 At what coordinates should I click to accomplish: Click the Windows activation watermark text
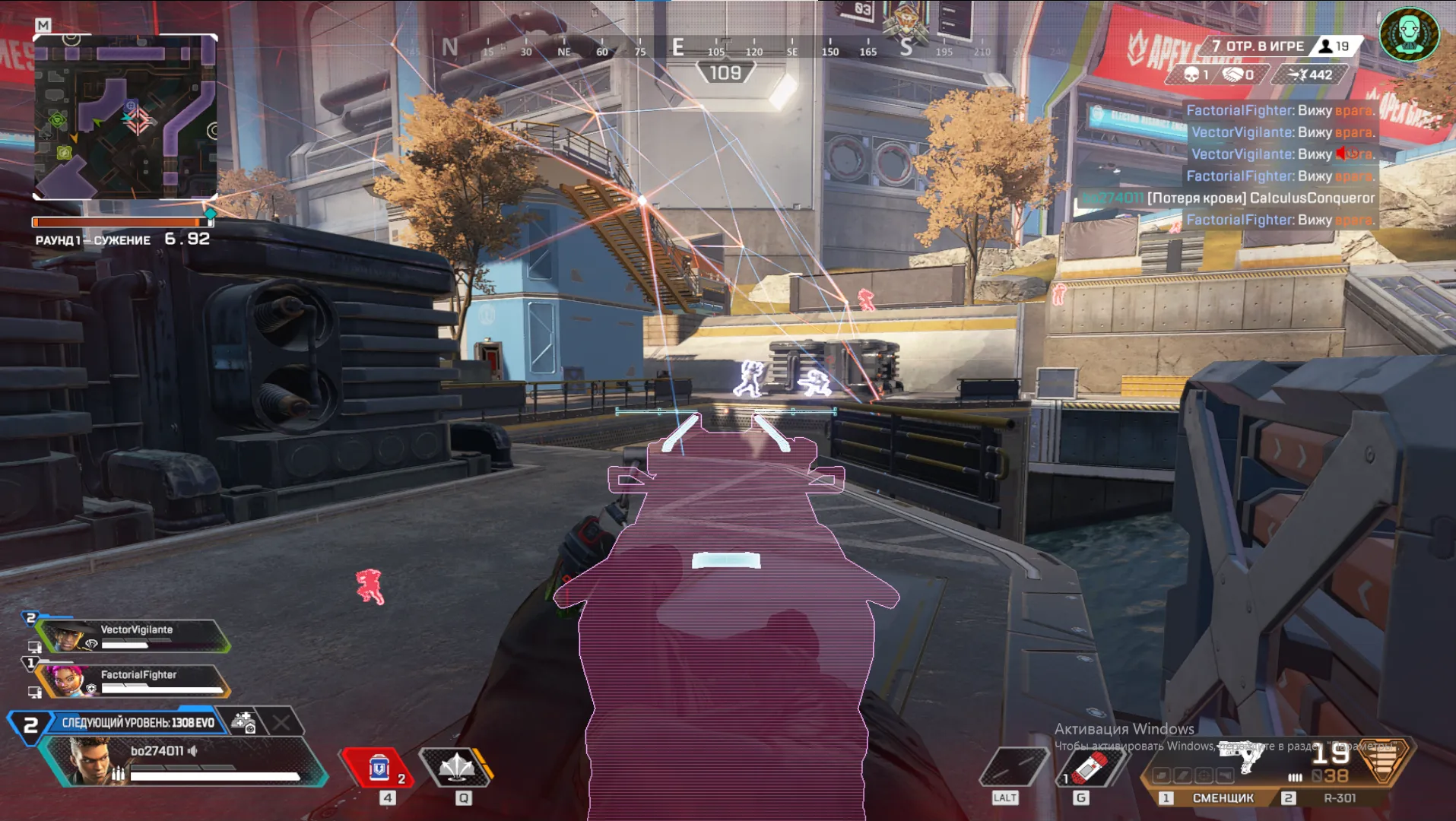1124,729
